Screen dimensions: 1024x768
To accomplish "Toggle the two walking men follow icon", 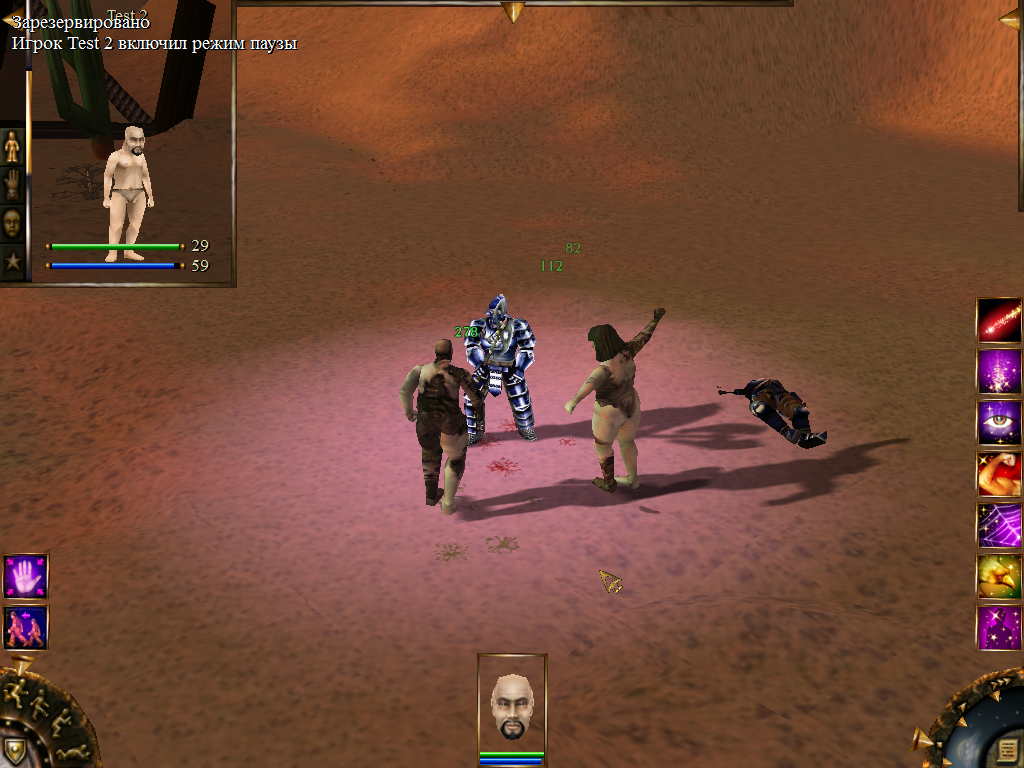I will click(25, 628).
